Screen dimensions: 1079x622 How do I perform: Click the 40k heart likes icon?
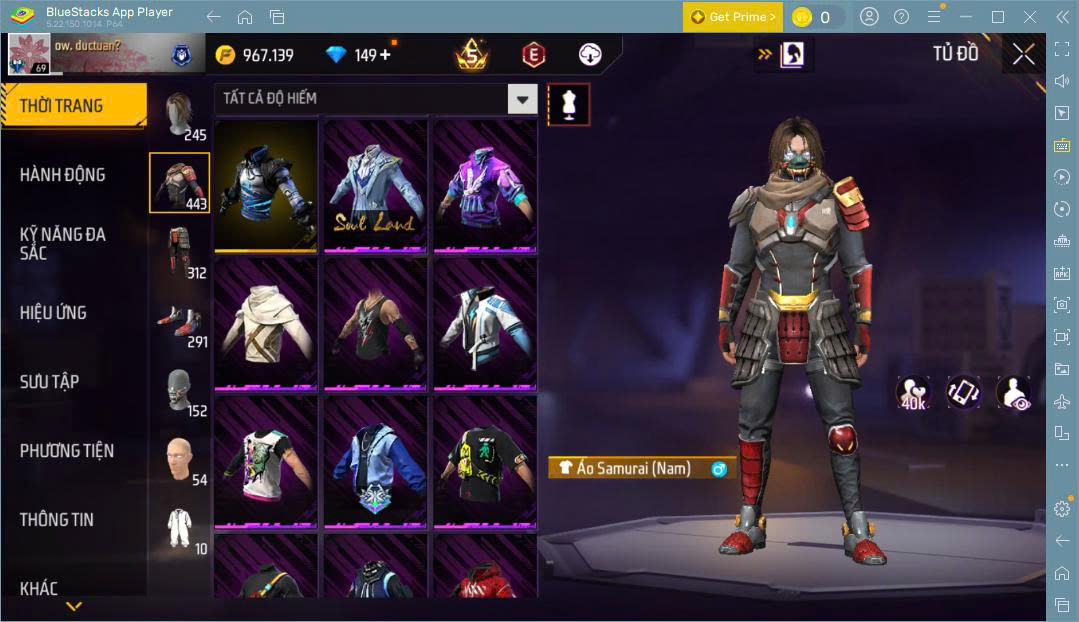(913, 392)
